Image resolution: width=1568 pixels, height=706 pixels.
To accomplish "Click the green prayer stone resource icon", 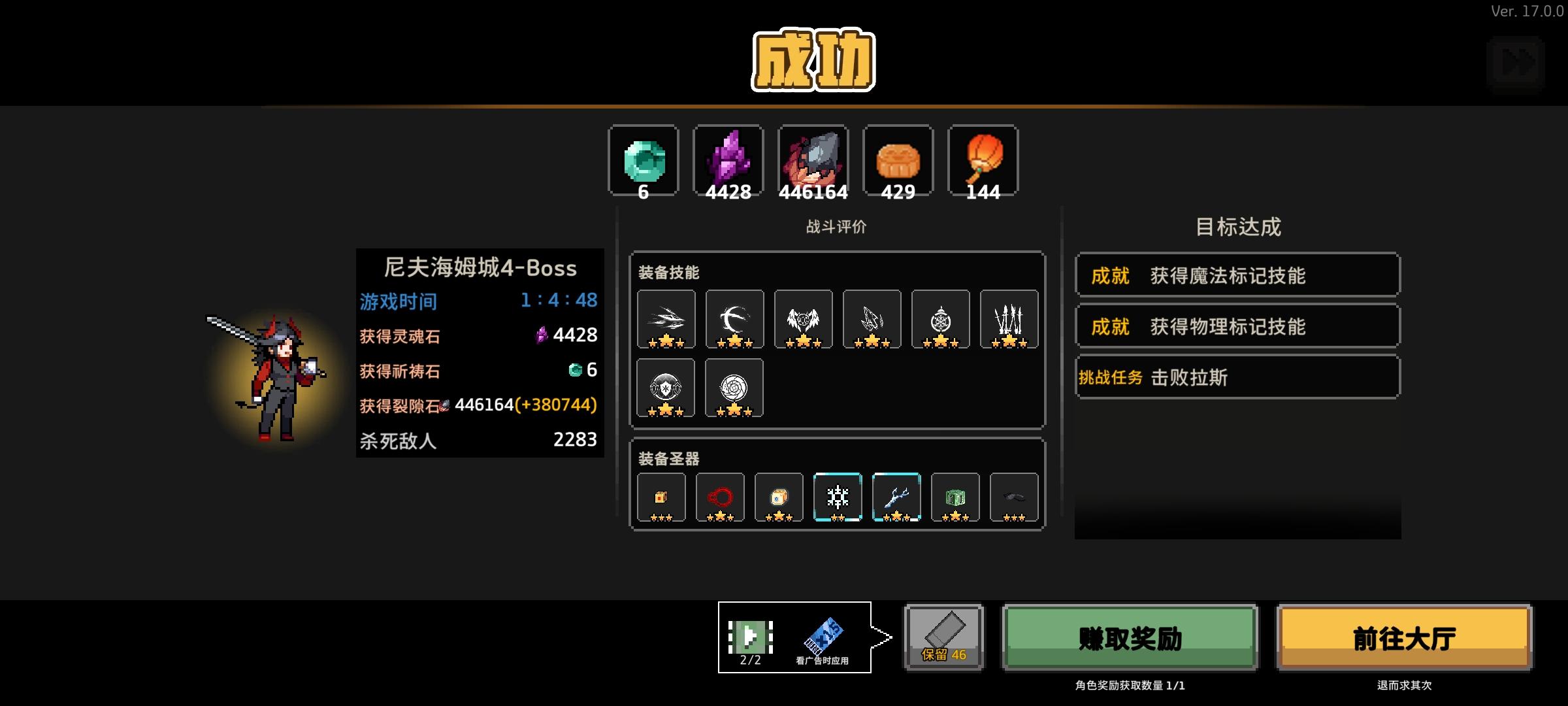I will 643,160.
